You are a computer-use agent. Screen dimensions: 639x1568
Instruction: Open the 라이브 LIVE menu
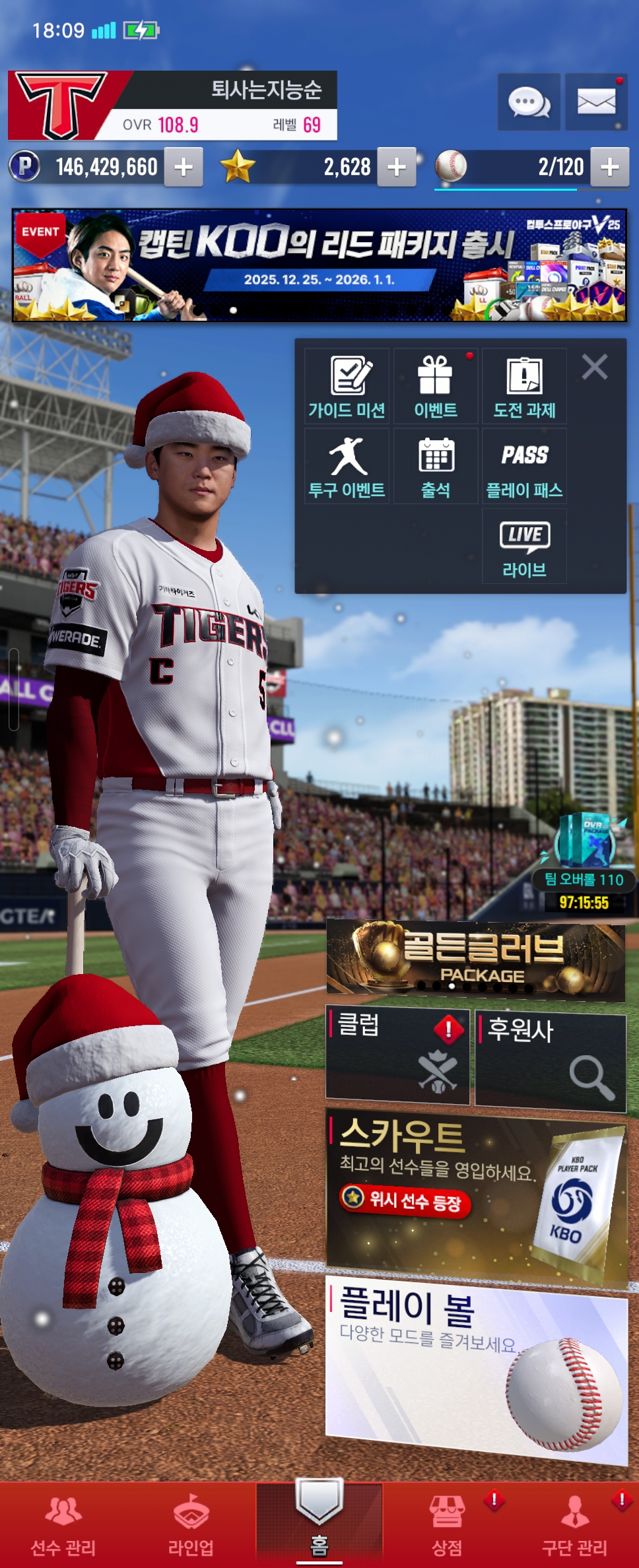coord(525,546)
